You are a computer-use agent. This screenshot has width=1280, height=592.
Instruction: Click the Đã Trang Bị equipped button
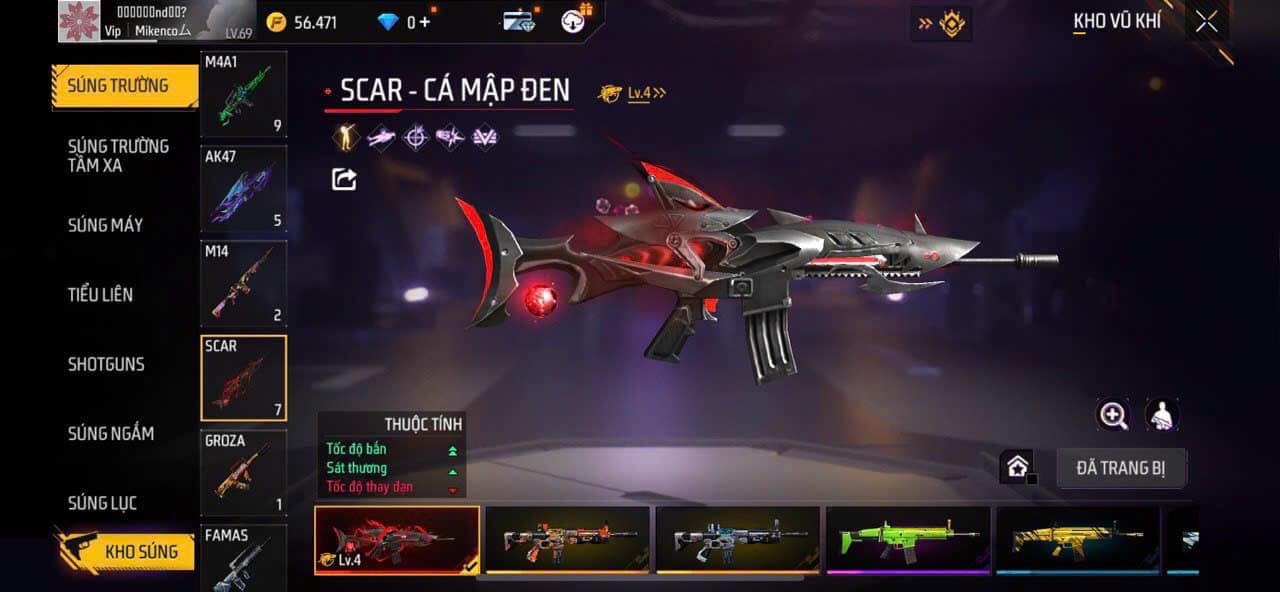pyautogui.click(x=1121, y=468)
